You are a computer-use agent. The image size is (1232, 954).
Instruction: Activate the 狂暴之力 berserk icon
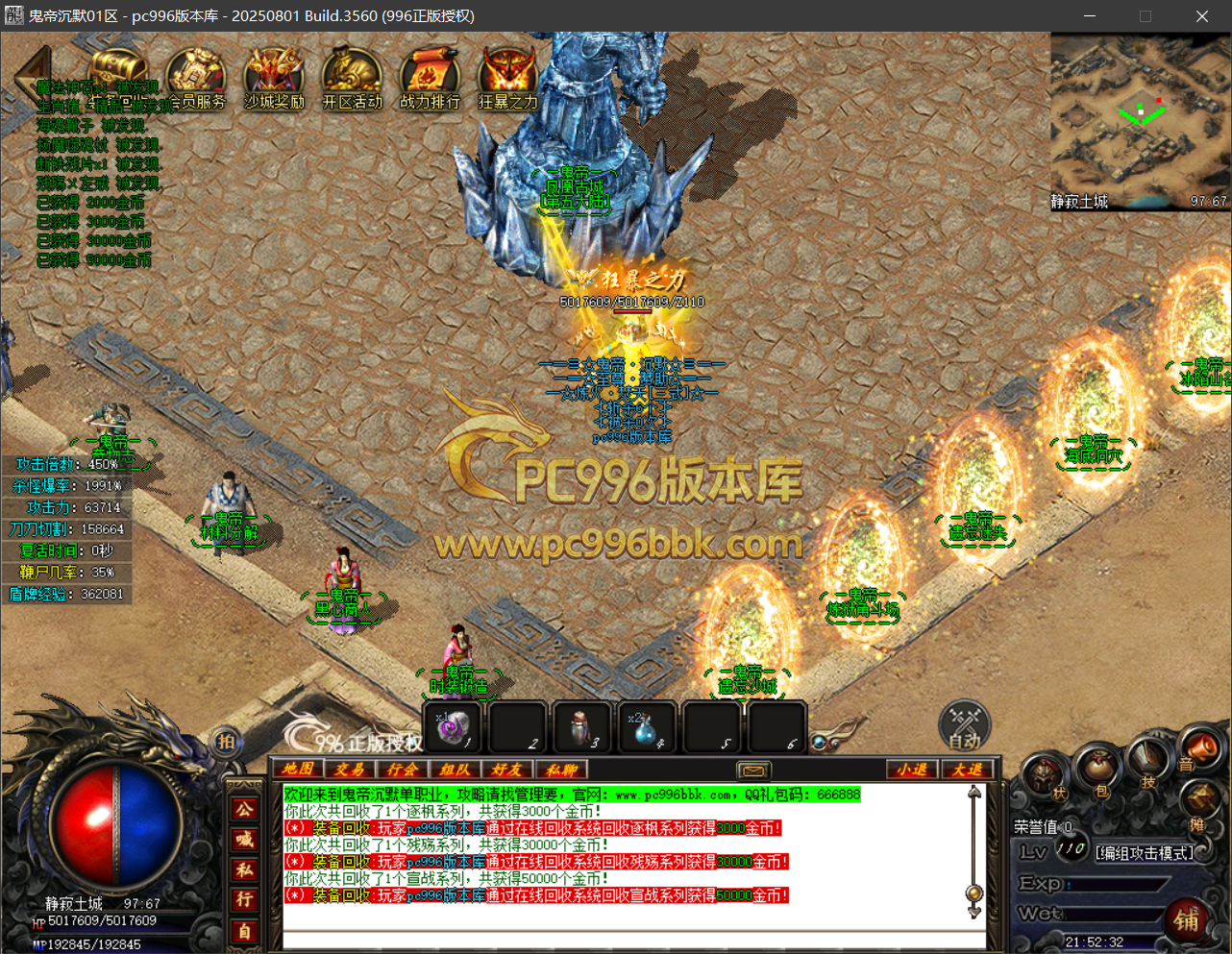[x=507, y=79]
